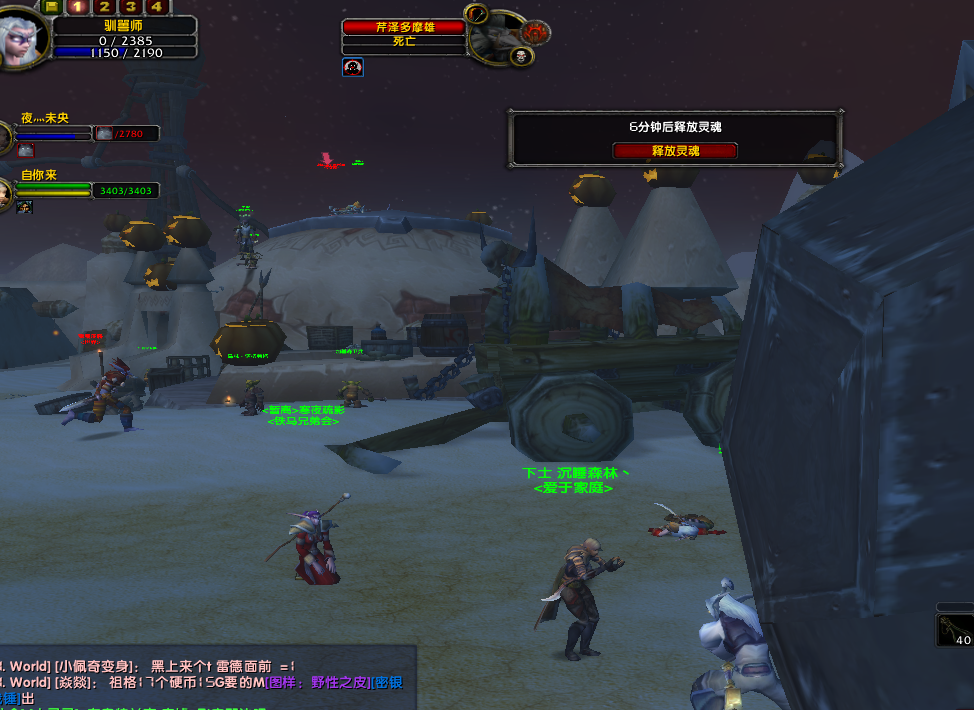Switch to numbered tab 1

[77, 6]
